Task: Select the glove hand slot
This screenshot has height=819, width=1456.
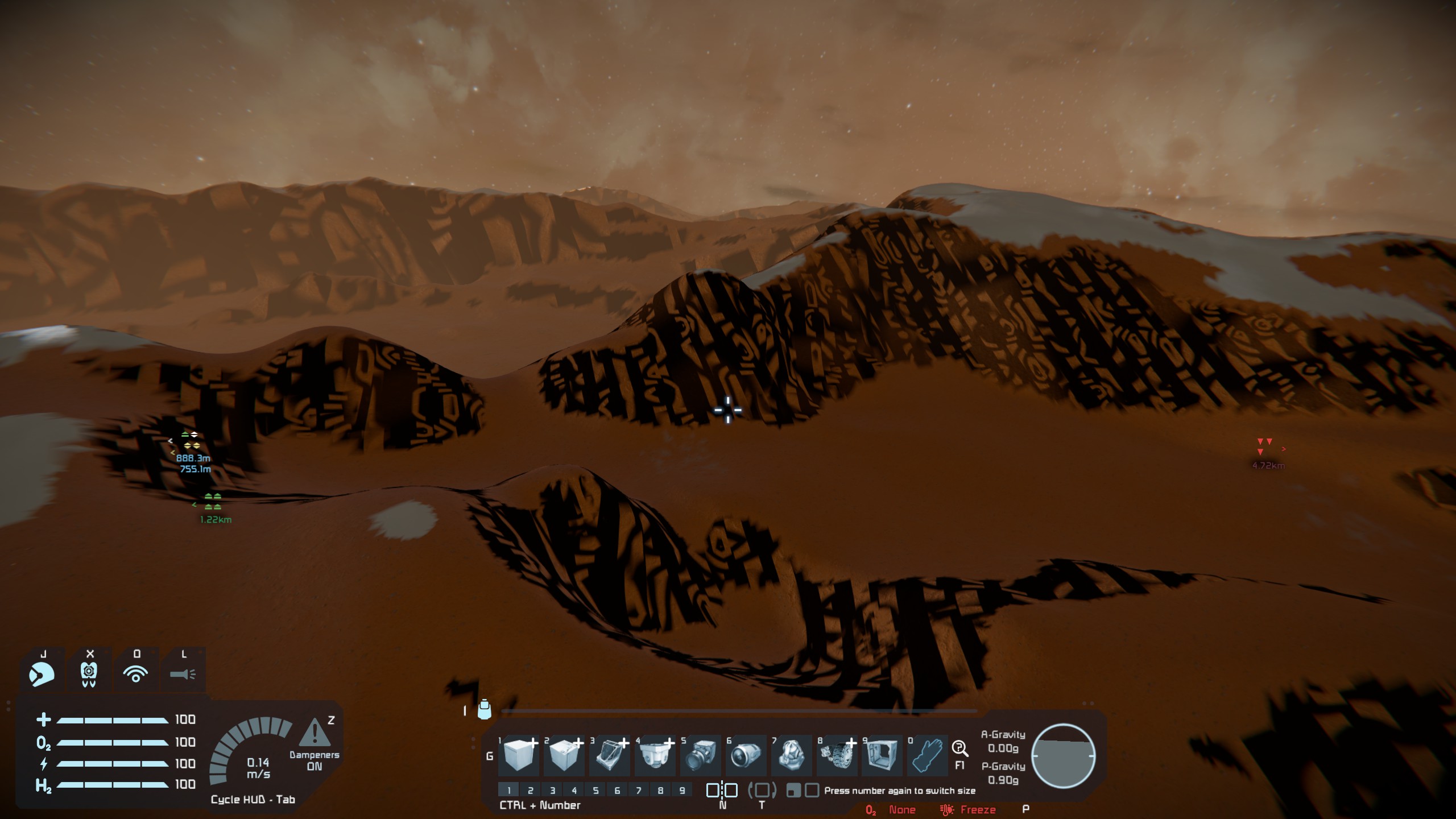Action: (927, 755)
